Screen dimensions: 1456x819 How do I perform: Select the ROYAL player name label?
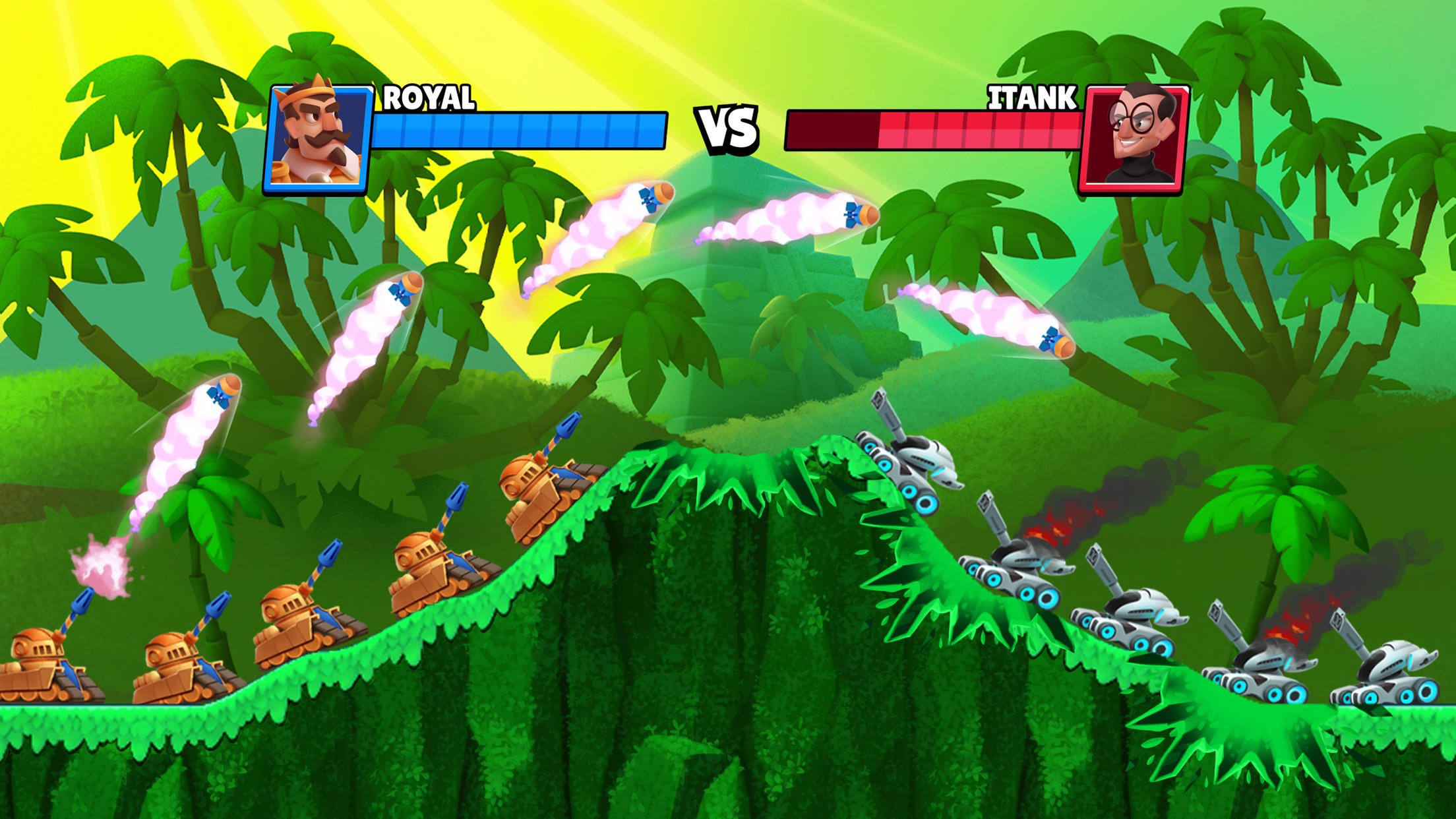(x=429, y=98)
